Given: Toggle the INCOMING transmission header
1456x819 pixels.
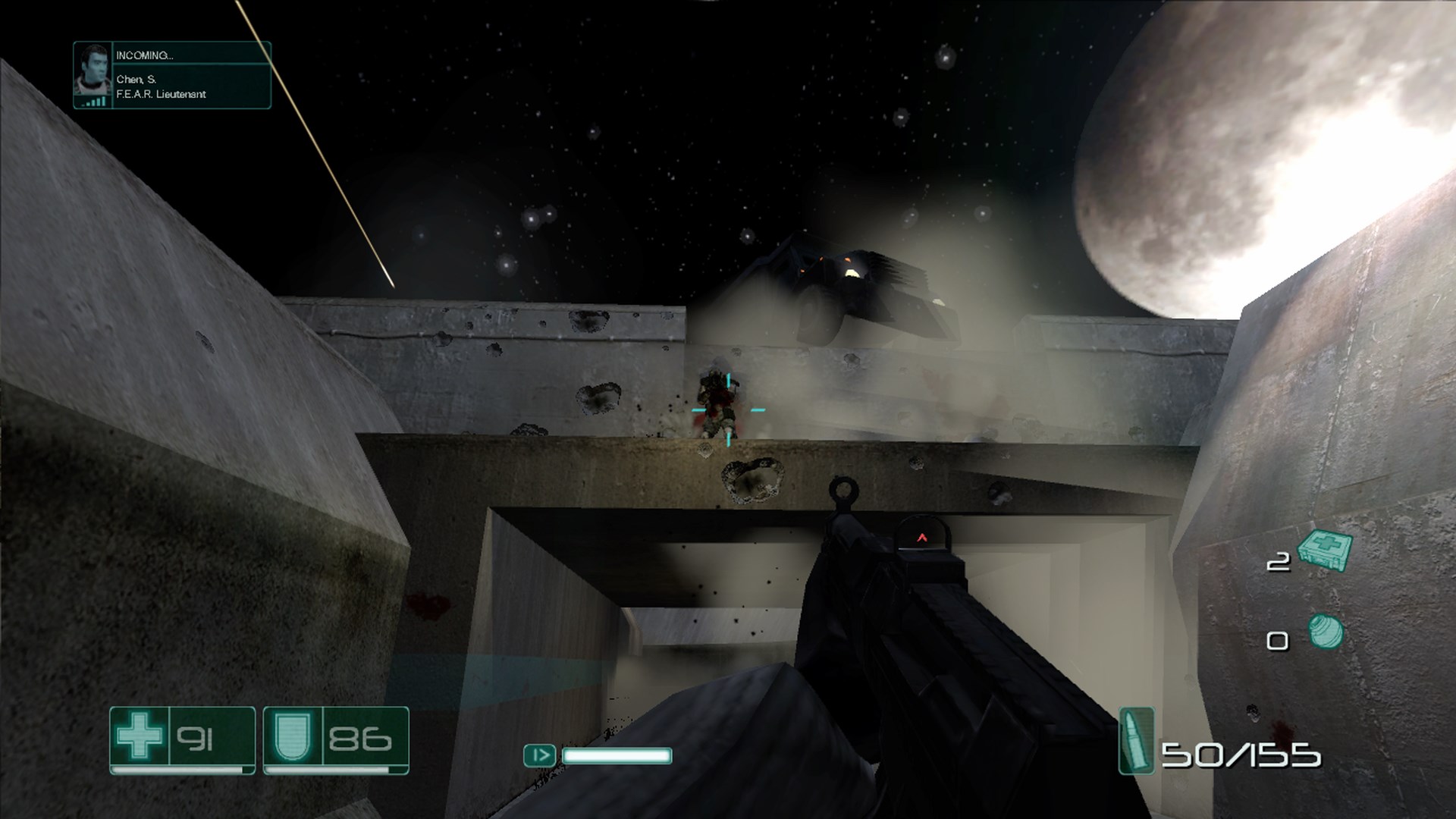Looking at the screenshot, I should click(x=146, y=55).
